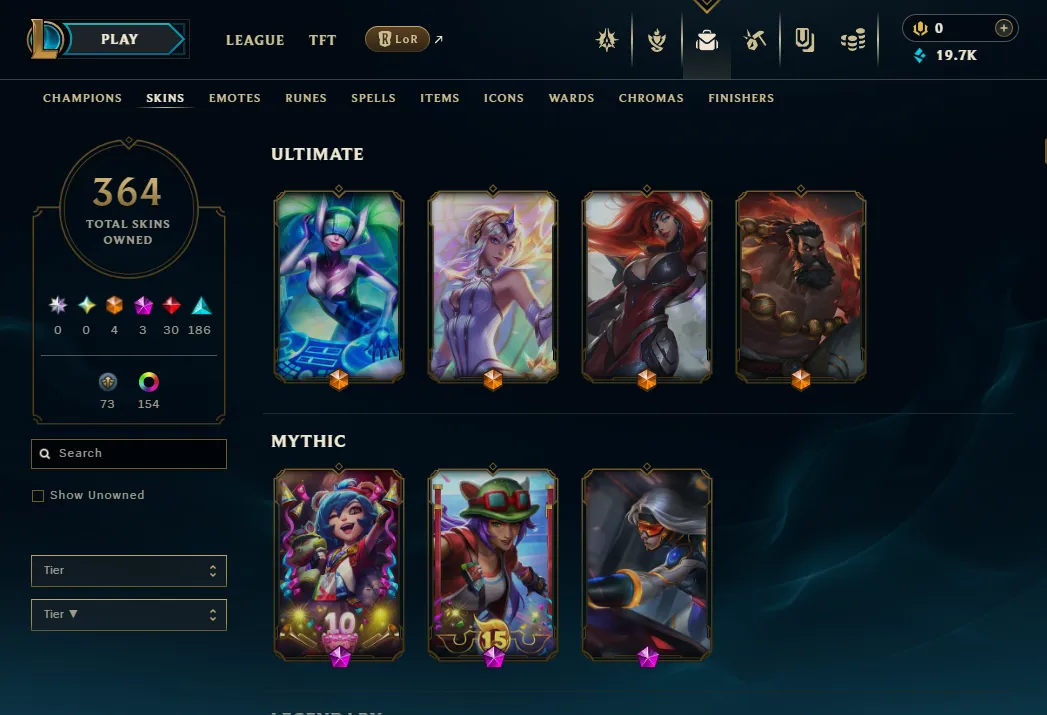
Task: Go to the Spells tab
Action: tap(373, 98)
